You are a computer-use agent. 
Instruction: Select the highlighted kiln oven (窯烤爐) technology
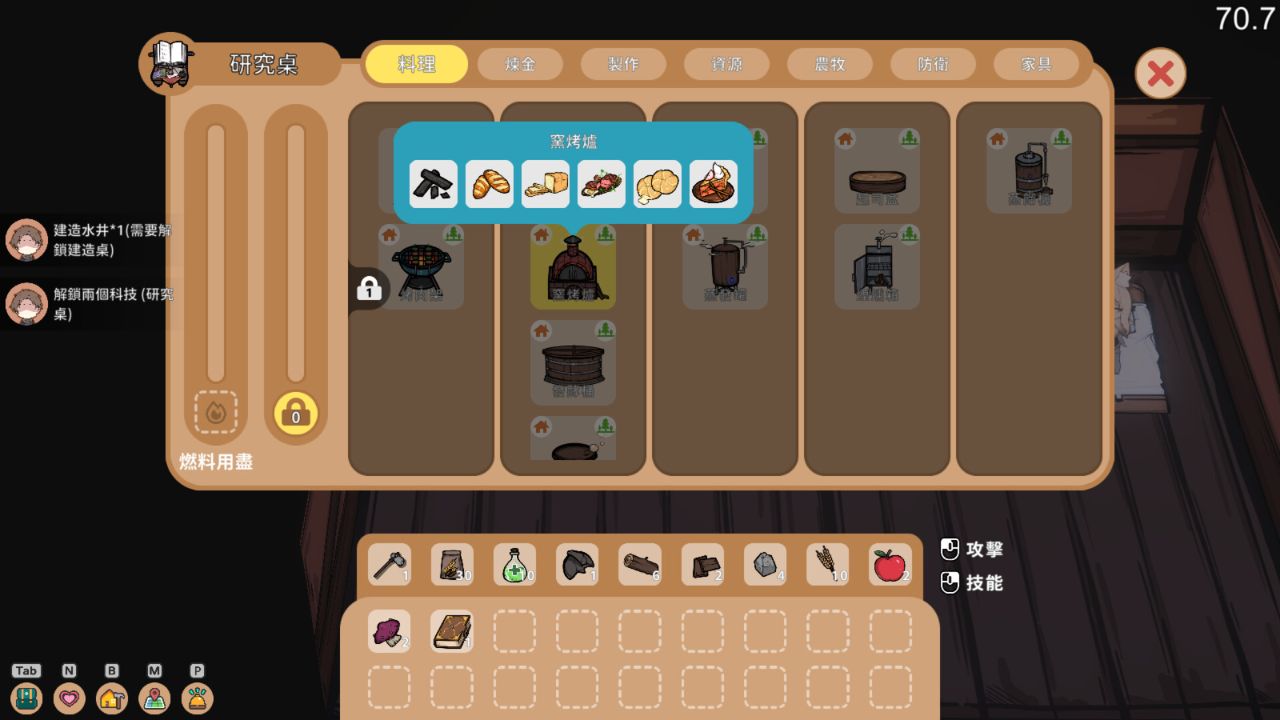[573, 267]
